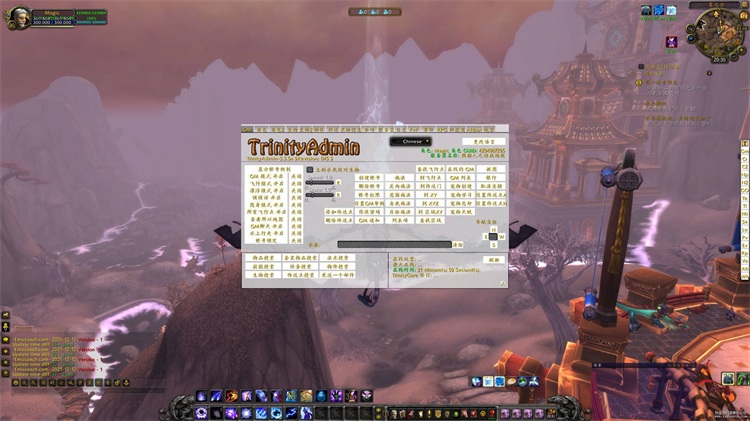This screenshot has width=750, height=421.
Task: Click the minimap clock showing 20:30
Action: click(x=719, y=59)
